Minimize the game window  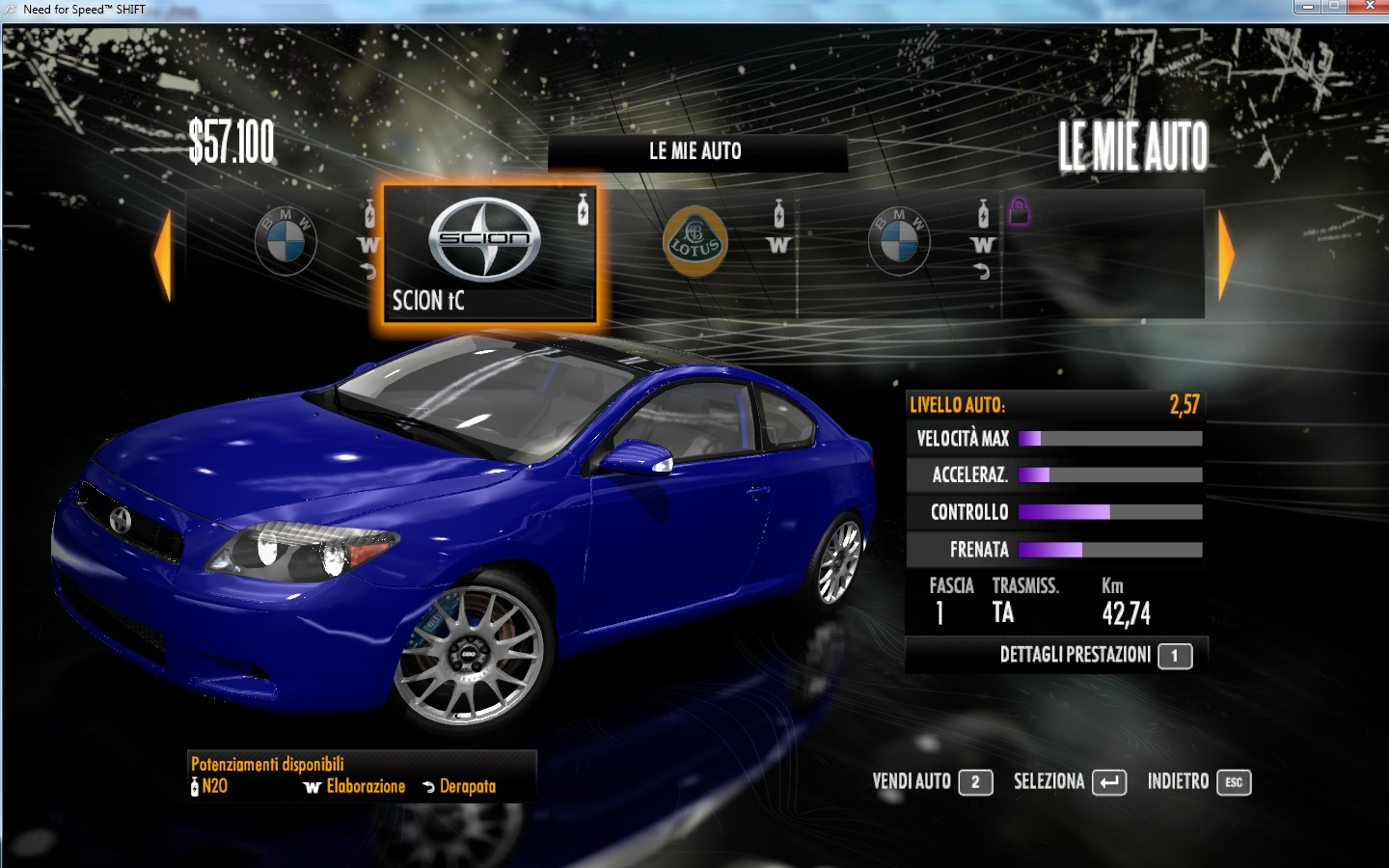[1307, 7]
